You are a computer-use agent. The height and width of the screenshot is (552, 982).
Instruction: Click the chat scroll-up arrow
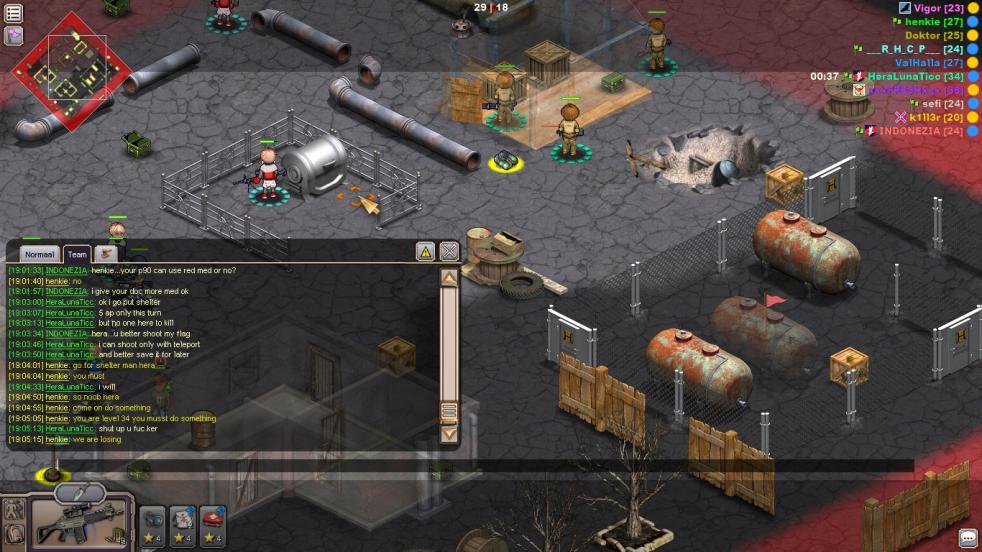click(x=449, y=279)
